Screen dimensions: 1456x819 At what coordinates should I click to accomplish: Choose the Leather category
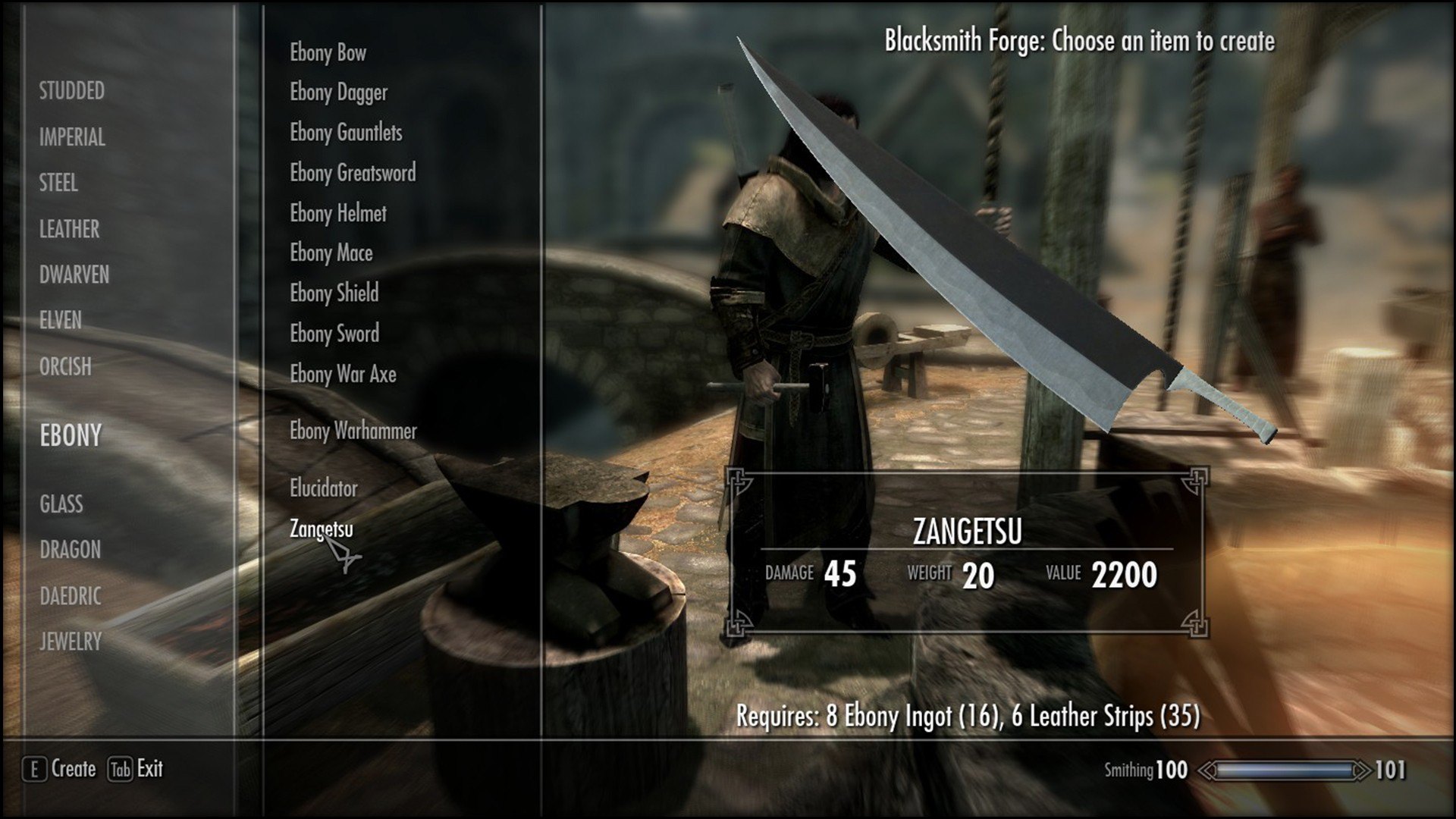coord(69,229)
